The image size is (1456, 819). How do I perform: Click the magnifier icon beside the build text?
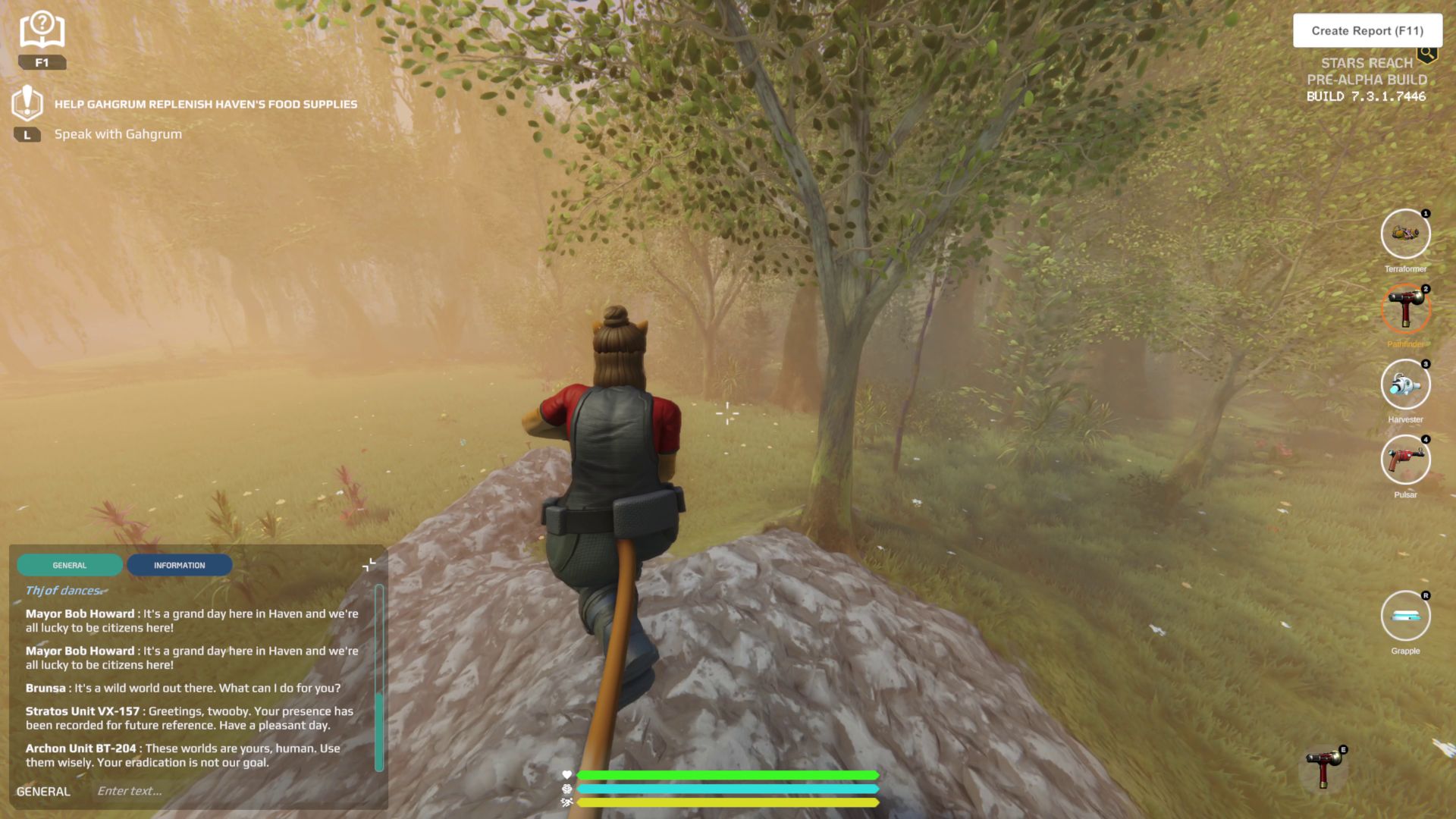point(1427,53)
